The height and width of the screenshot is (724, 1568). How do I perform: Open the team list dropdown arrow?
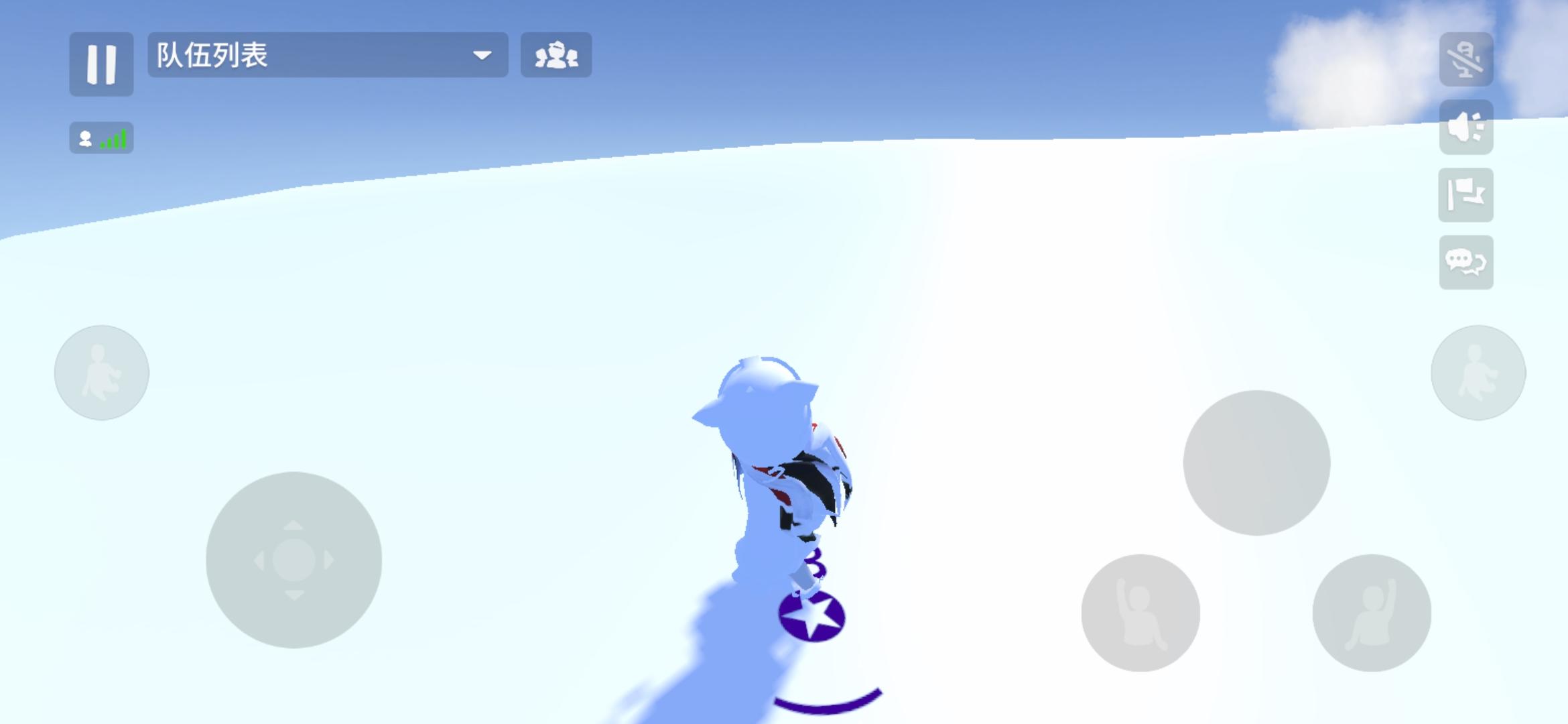[484, 56]
